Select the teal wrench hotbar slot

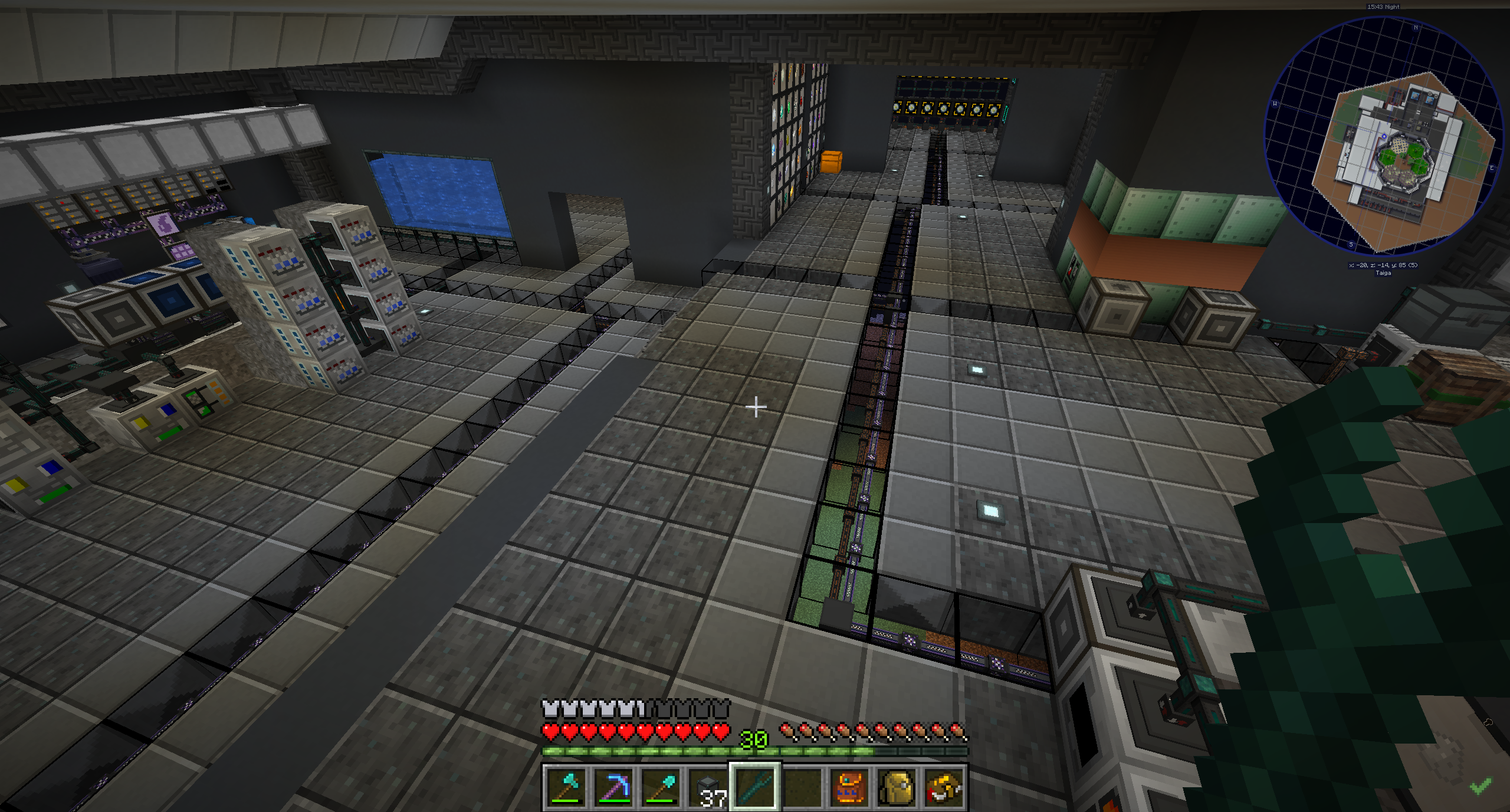click(x=755, y=787)
